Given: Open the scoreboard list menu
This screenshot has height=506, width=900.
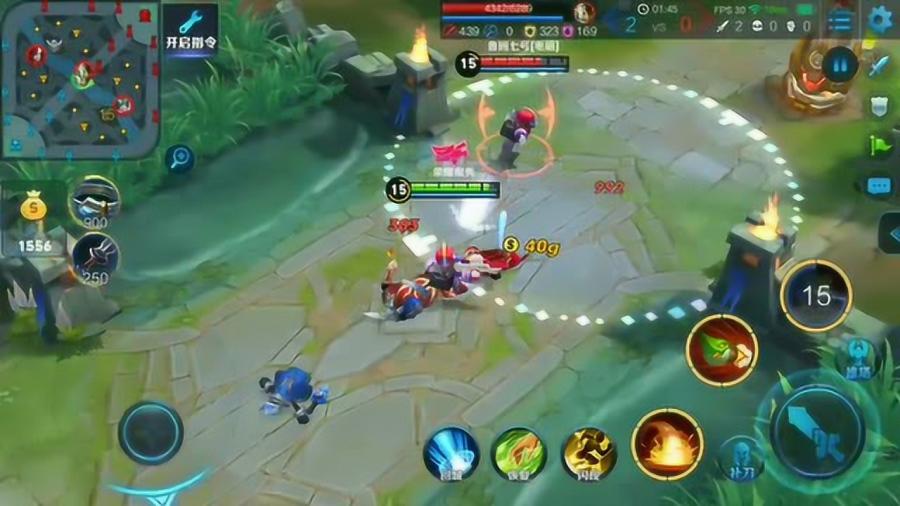Looking at the screenshot, I should click(x=841, y=20).
